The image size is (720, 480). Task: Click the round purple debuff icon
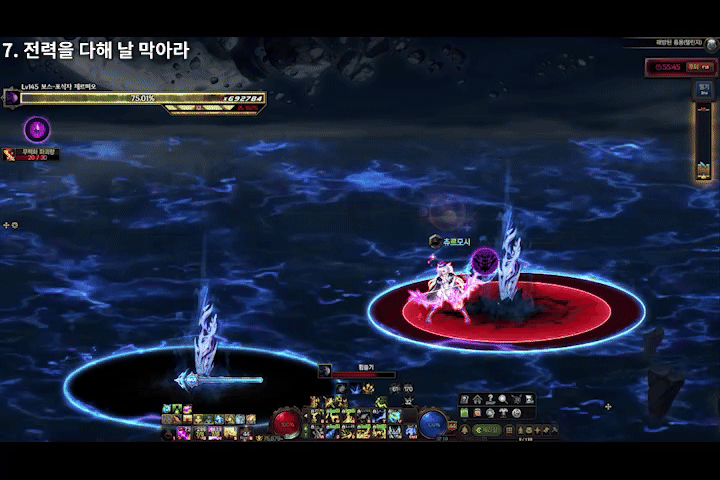[37, 129]
